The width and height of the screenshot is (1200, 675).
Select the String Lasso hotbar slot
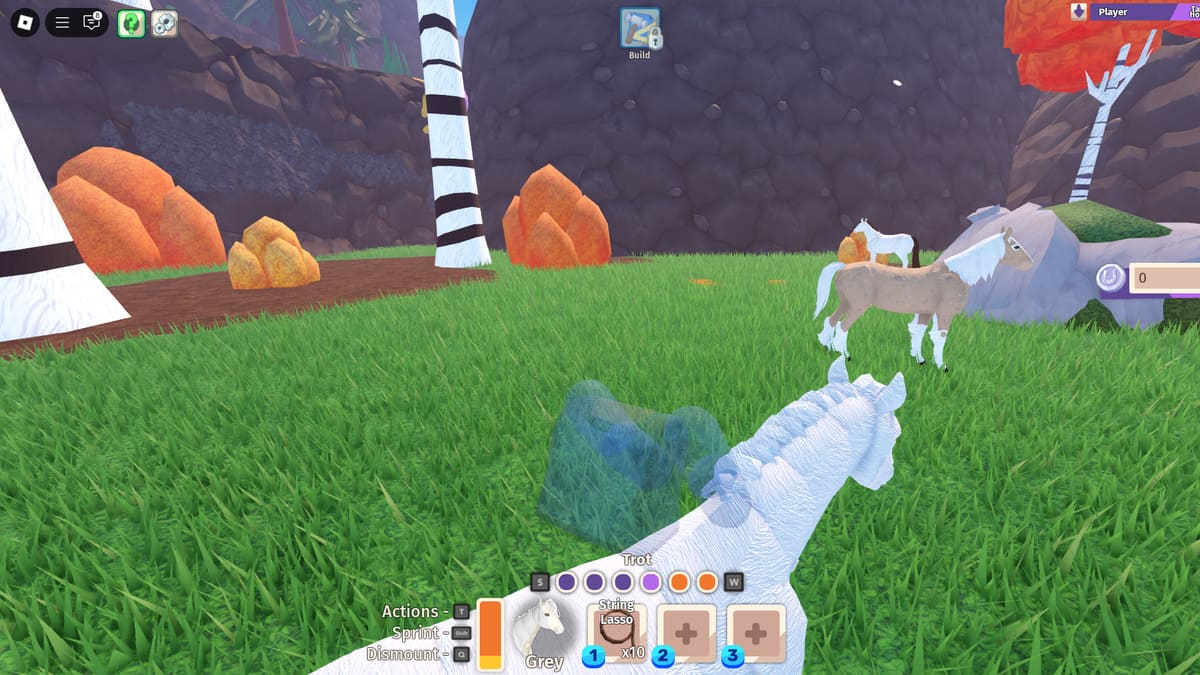(616, 632)
